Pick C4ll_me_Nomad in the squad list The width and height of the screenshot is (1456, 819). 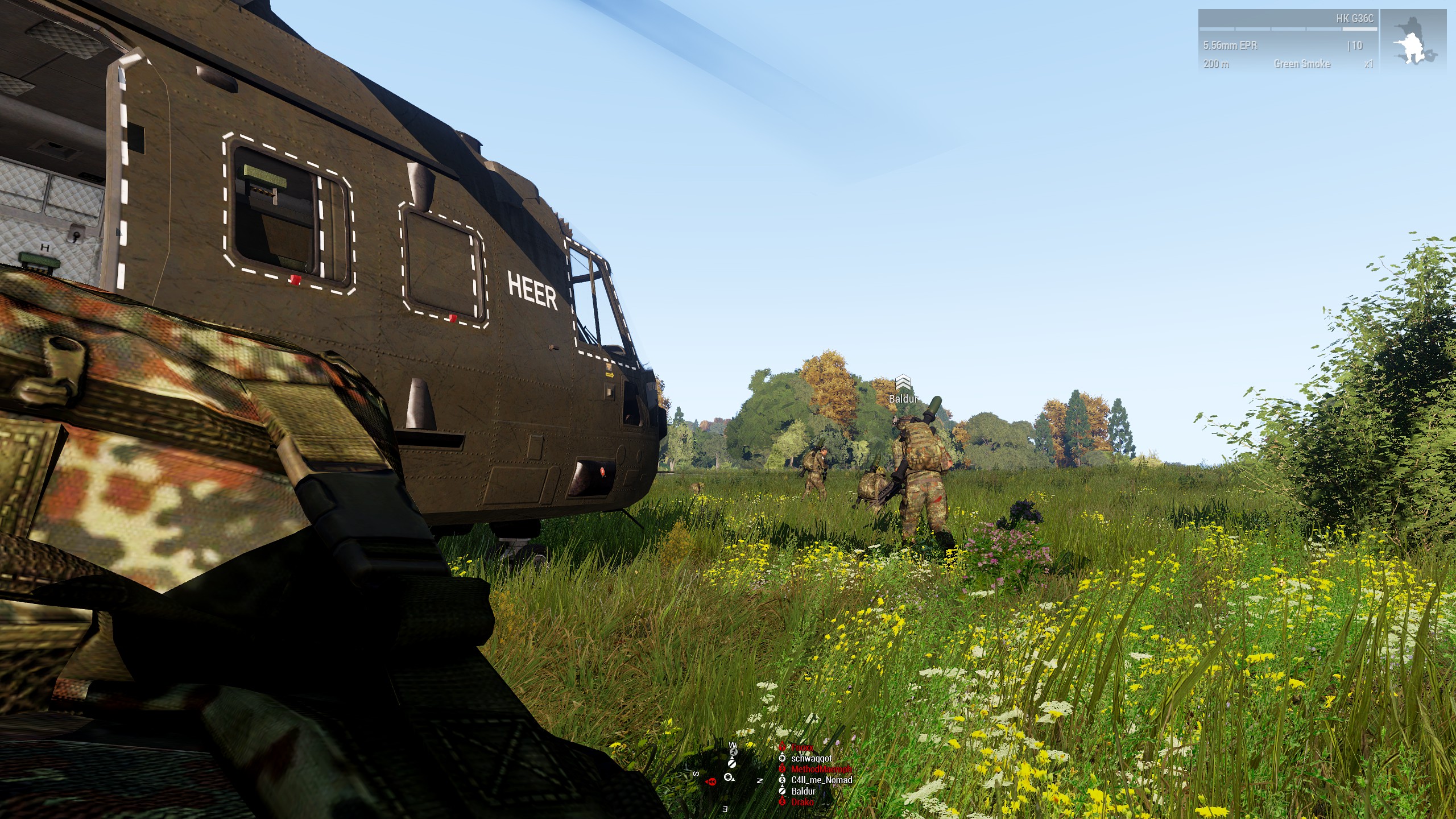coord(821,780)
